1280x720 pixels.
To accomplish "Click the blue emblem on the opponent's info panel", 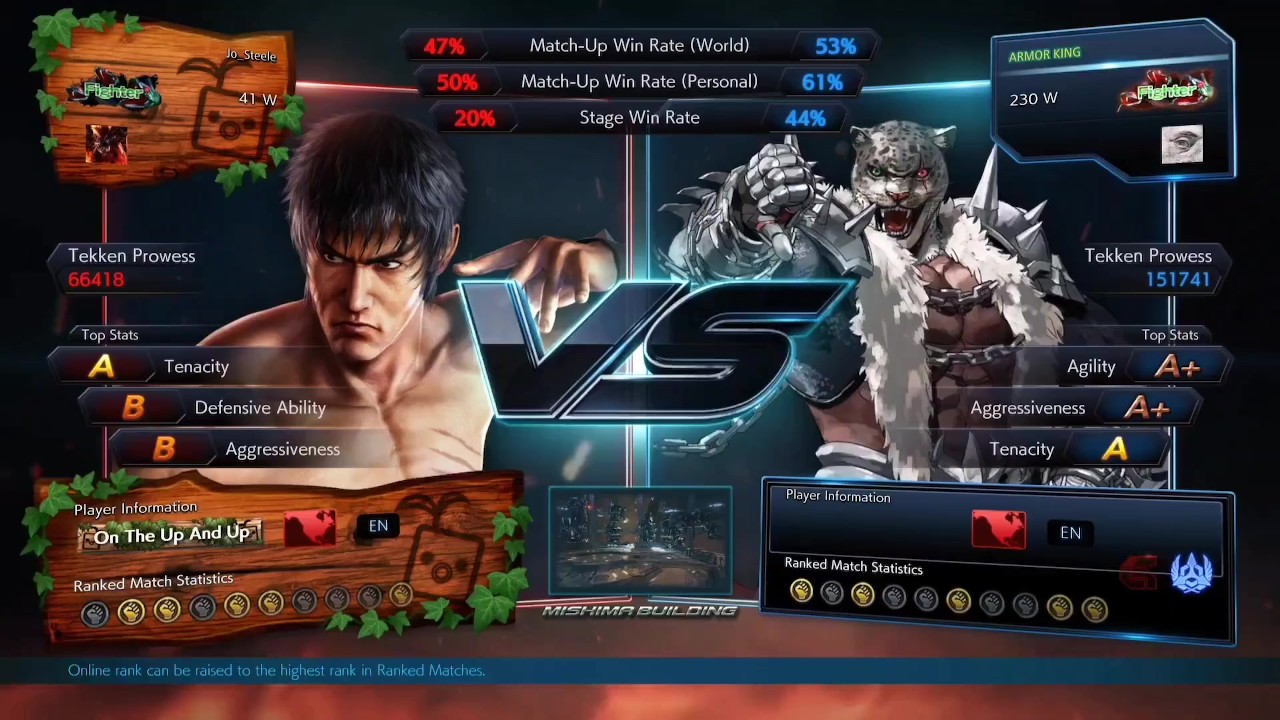I will coord(1191,573).
